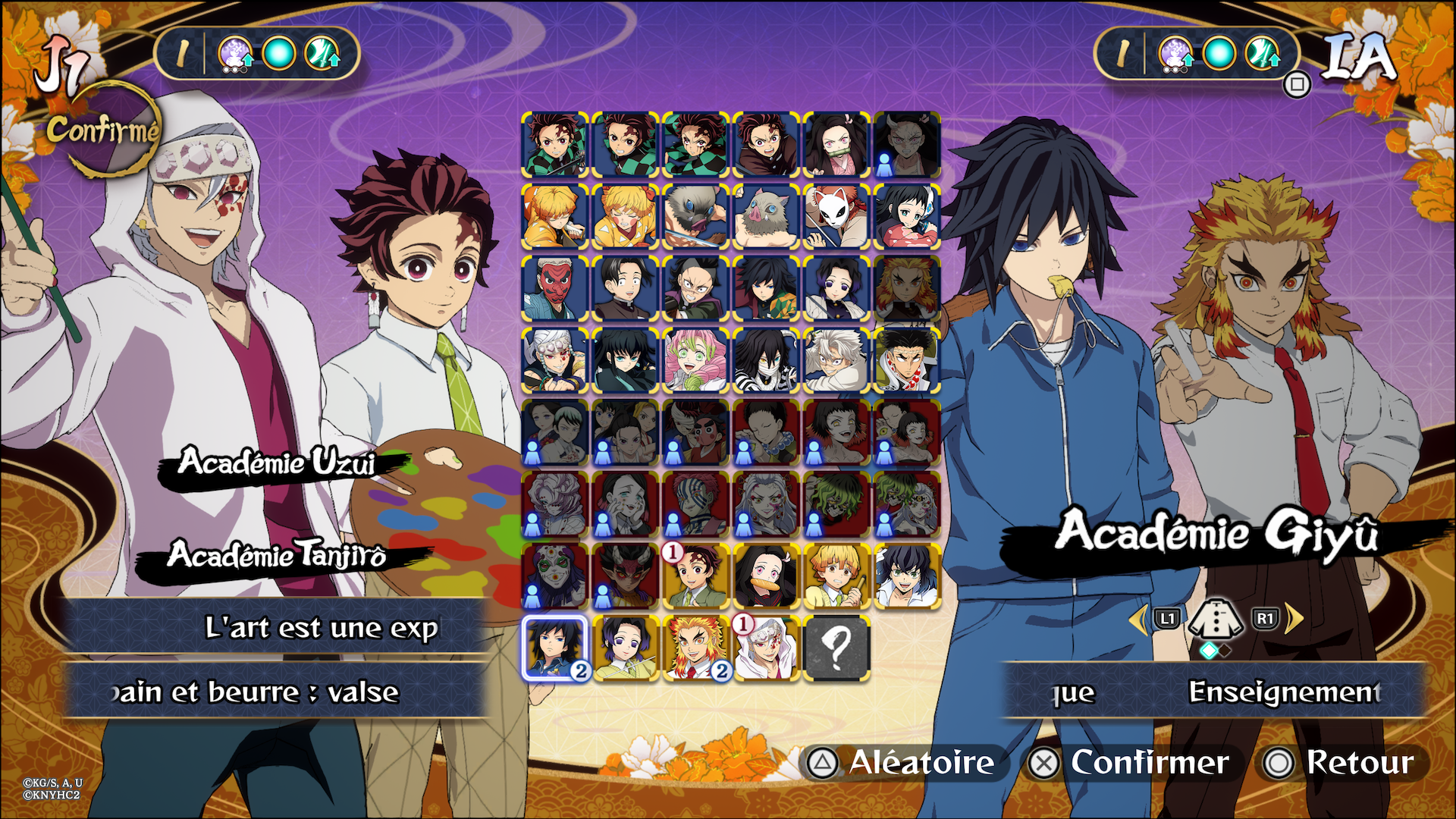
Task: Click the right yellow costume arrow
Action: pyautogui.click(x=1294, y=619)
